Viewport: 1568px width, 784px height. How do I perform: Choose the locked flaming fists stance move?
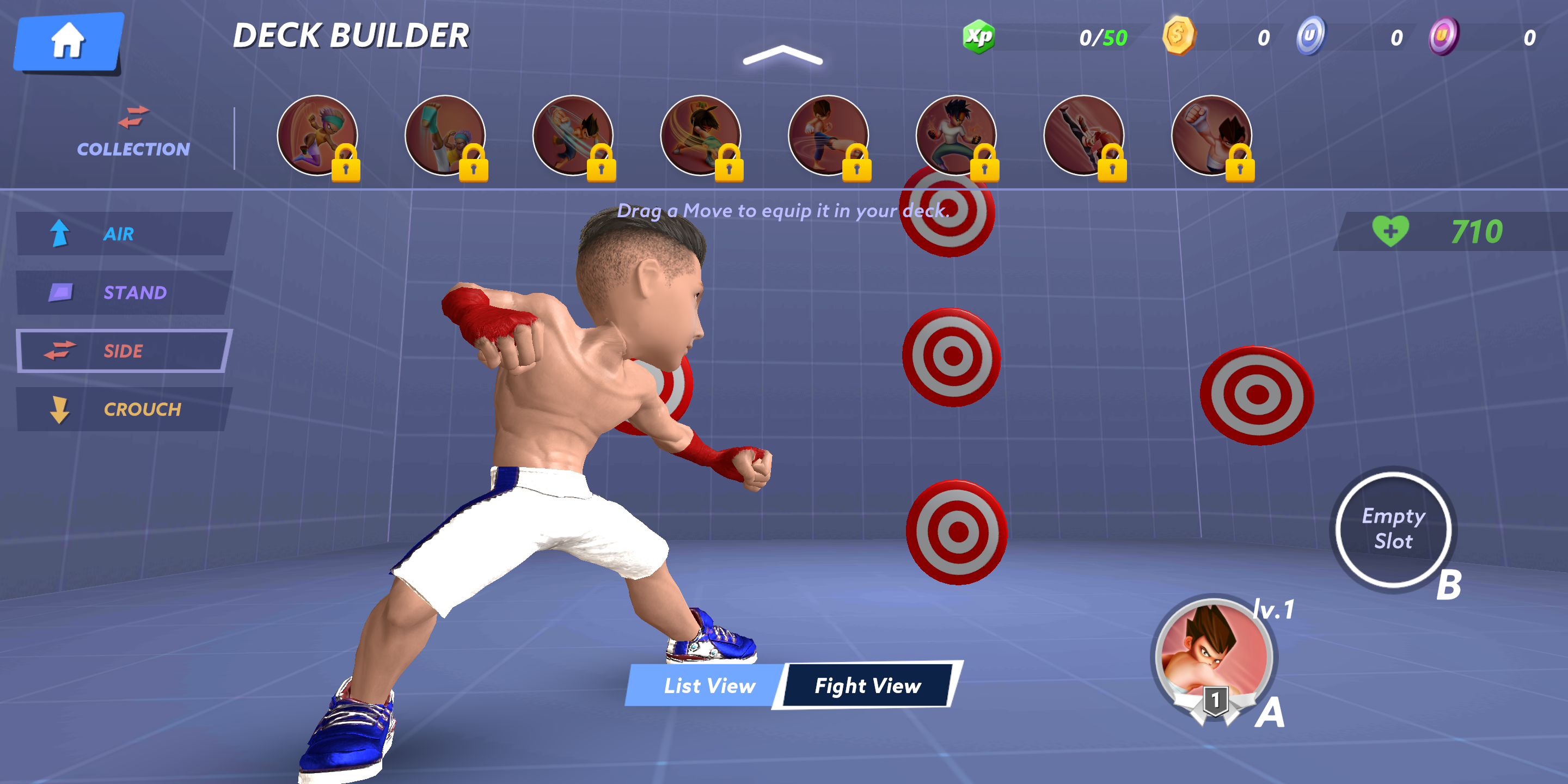[955, 135]
